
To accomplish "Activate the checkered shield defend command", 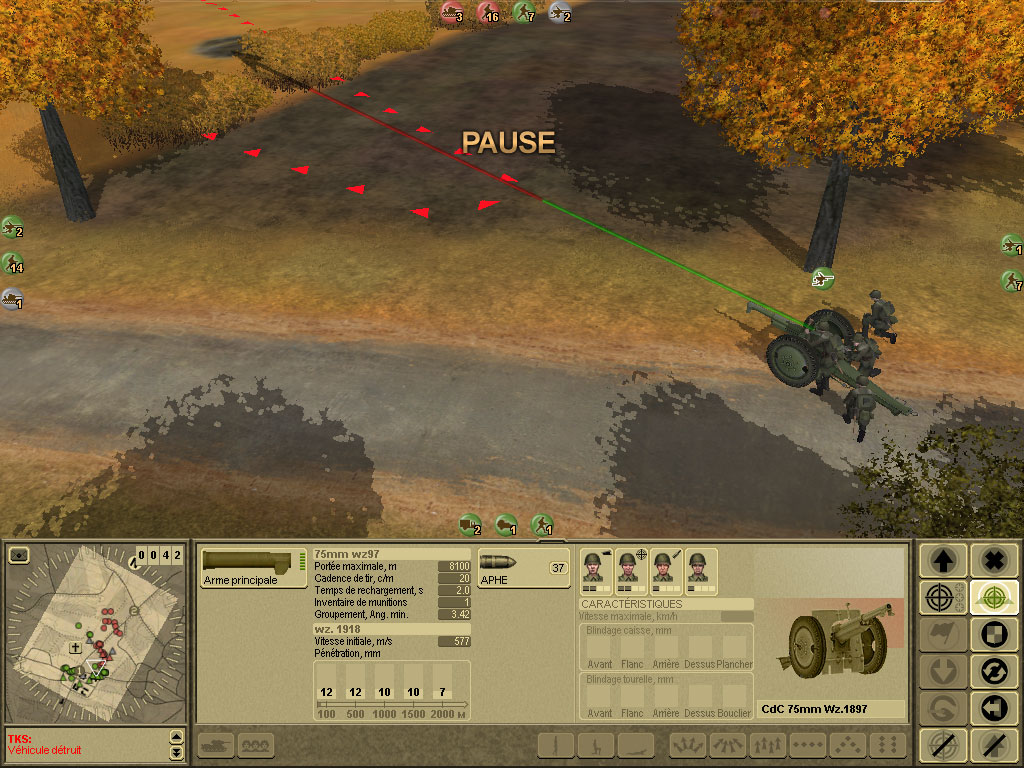I will point(992,635).
